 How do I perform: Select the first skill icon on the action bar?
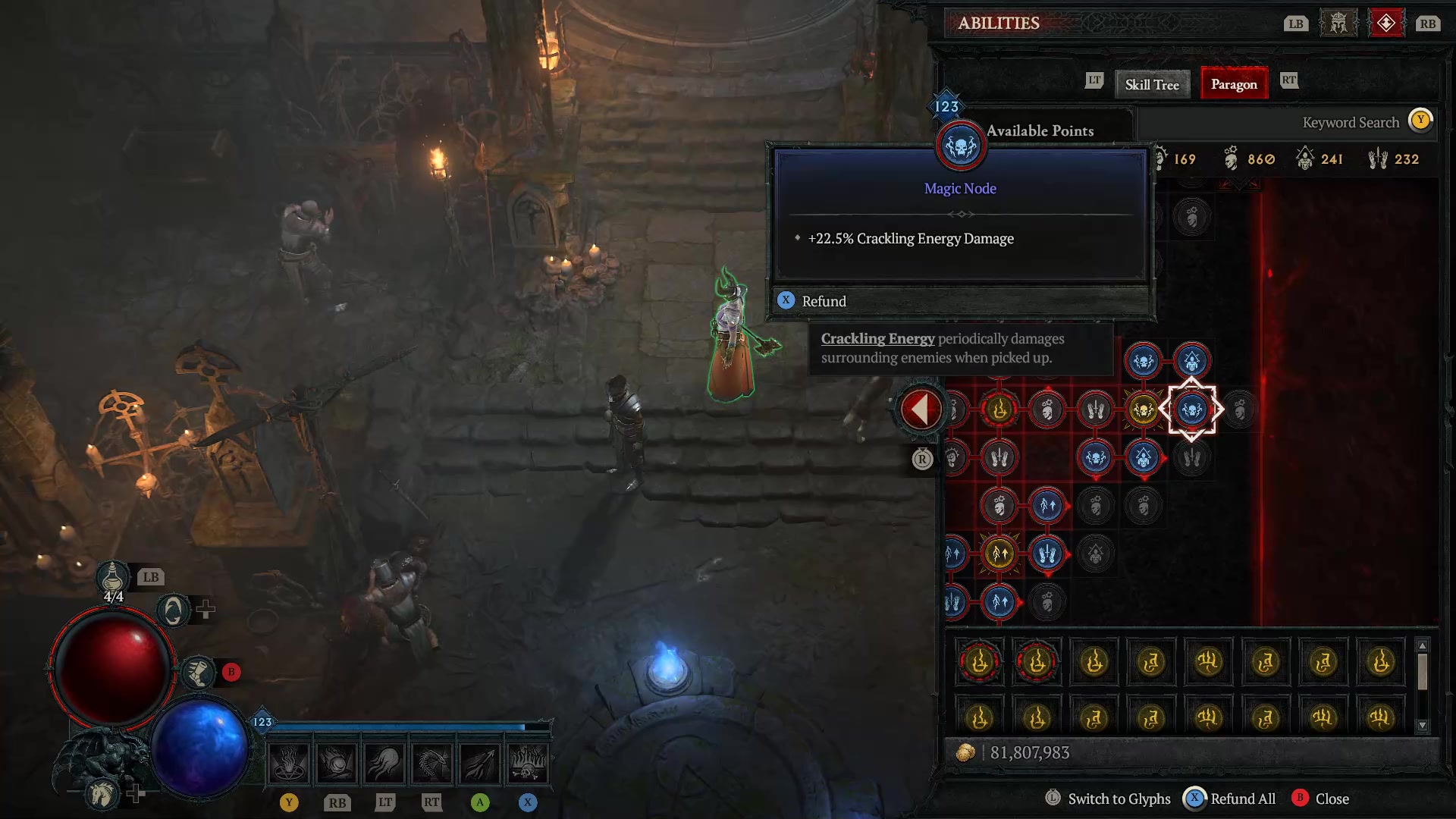click(x=287, y=762)
